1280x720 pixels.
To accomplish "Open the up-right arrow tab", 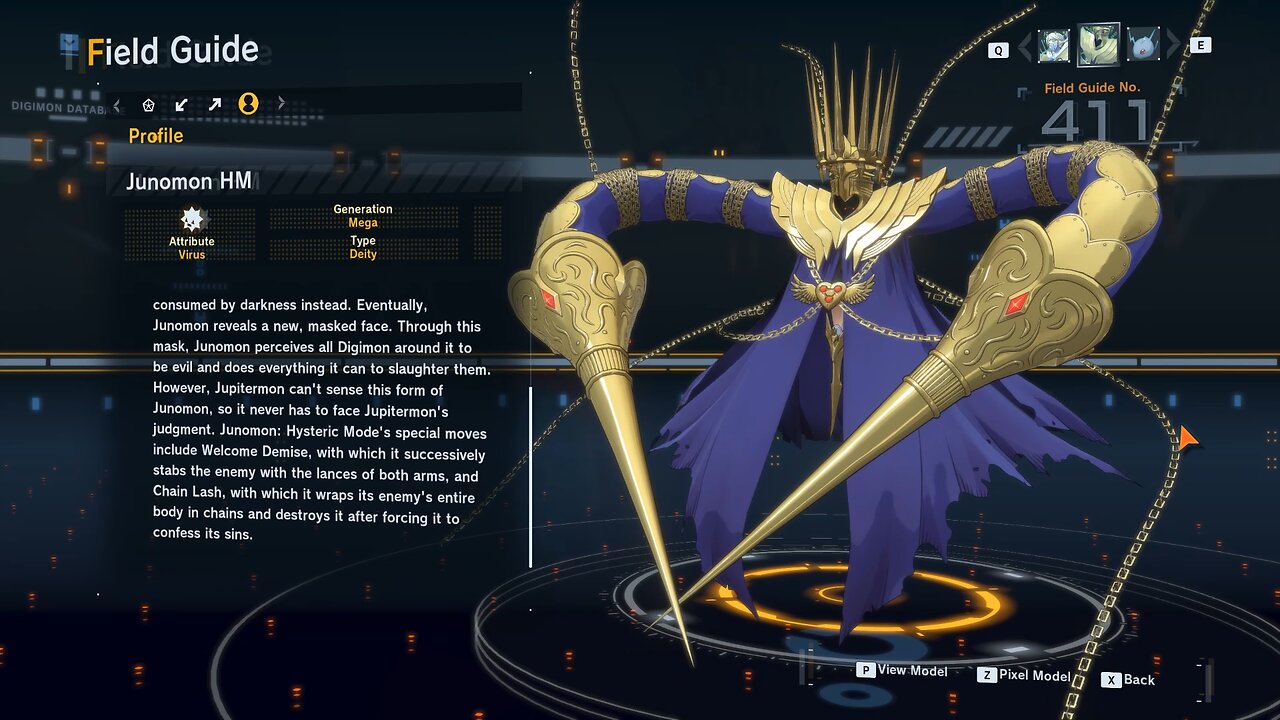I will tap(214, 104).
